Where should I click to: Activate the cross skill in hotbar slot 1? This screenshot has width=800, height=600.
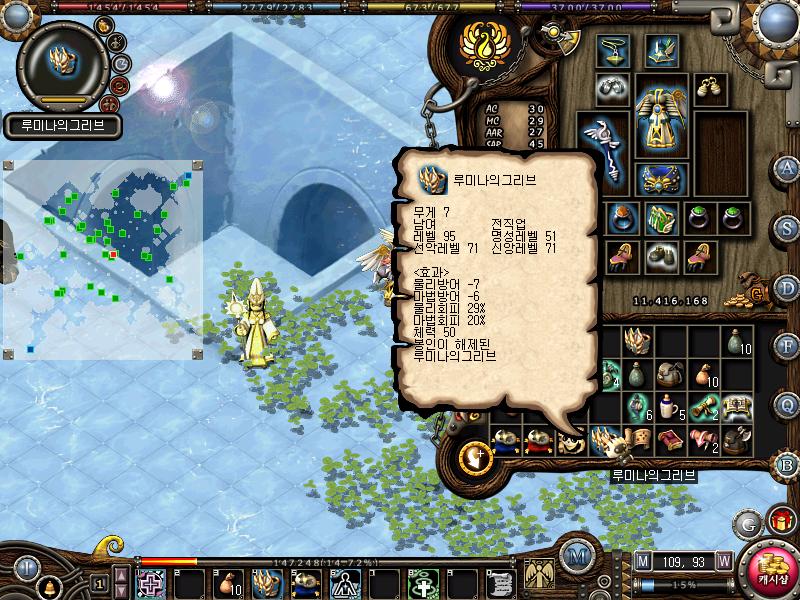pyautogui.click(x=151, y=581)
